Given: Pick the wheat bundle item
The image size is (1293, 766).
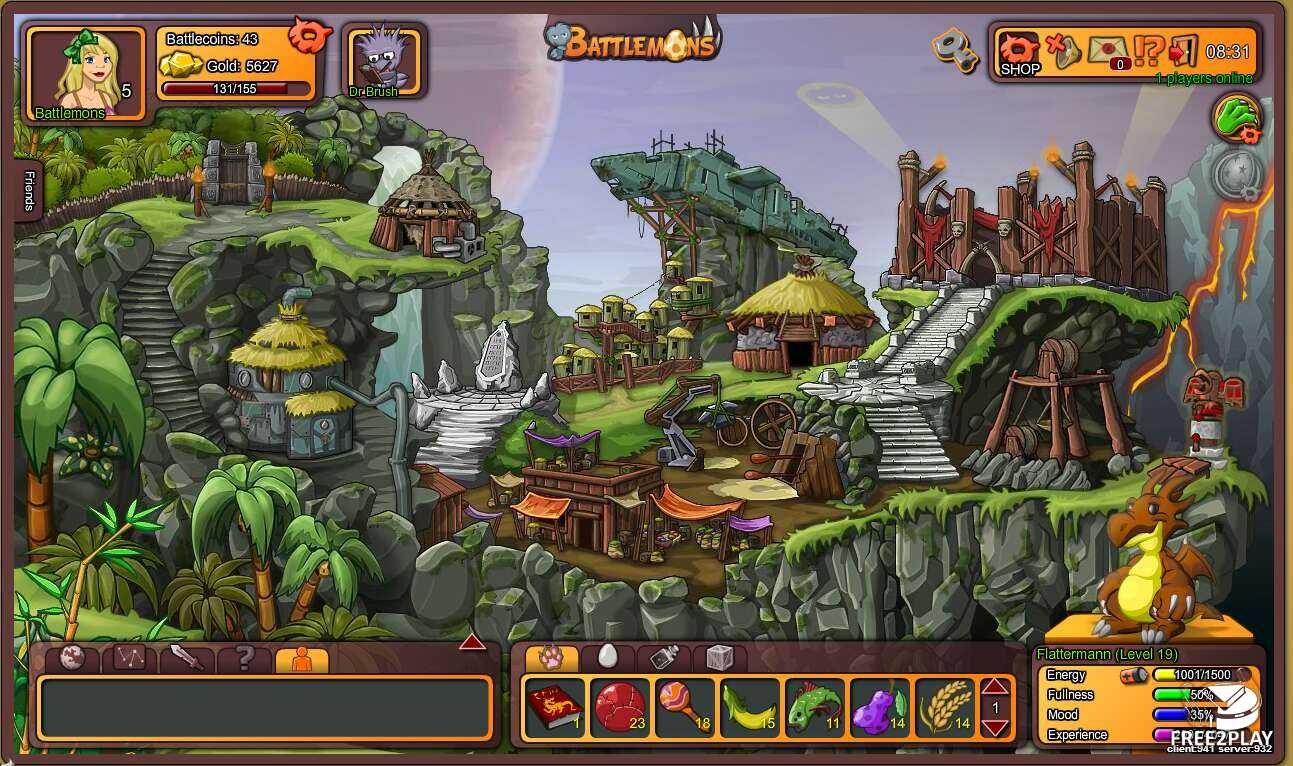Looking at the screenshot, I should [x=945, y=708].
